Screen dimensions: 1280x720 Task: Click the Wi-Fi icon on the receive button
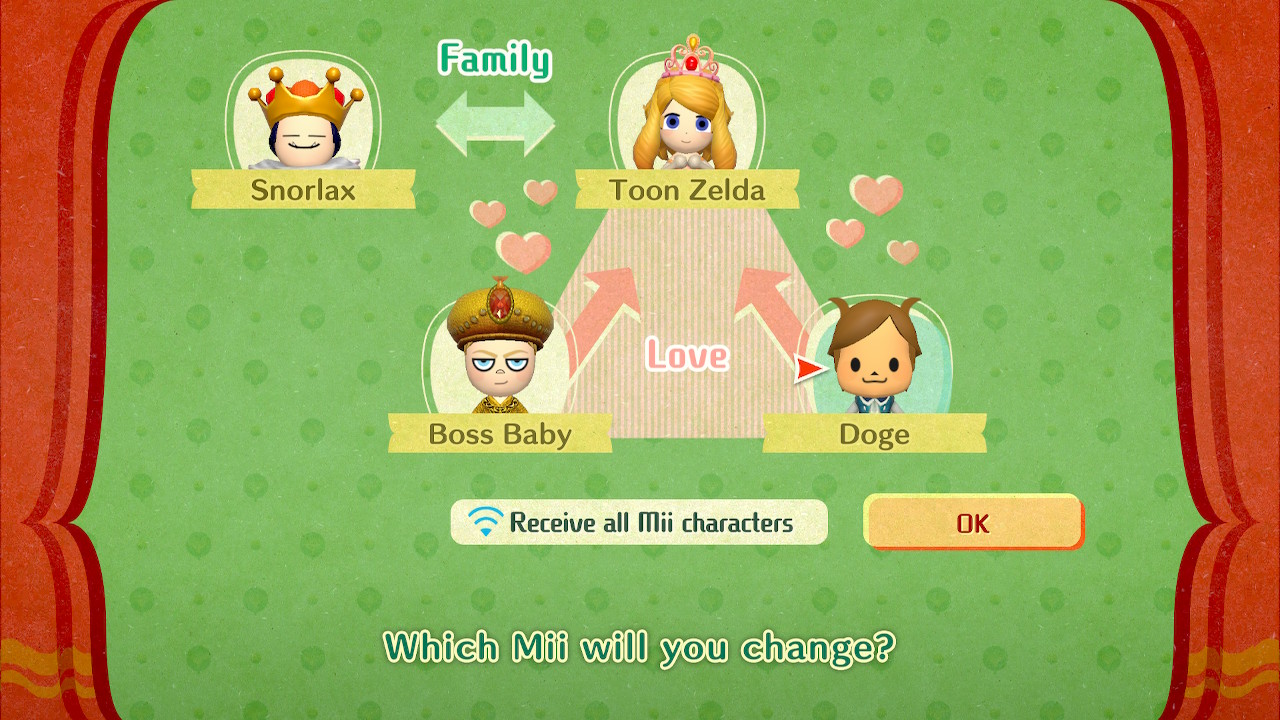click(x=484, y=520)
